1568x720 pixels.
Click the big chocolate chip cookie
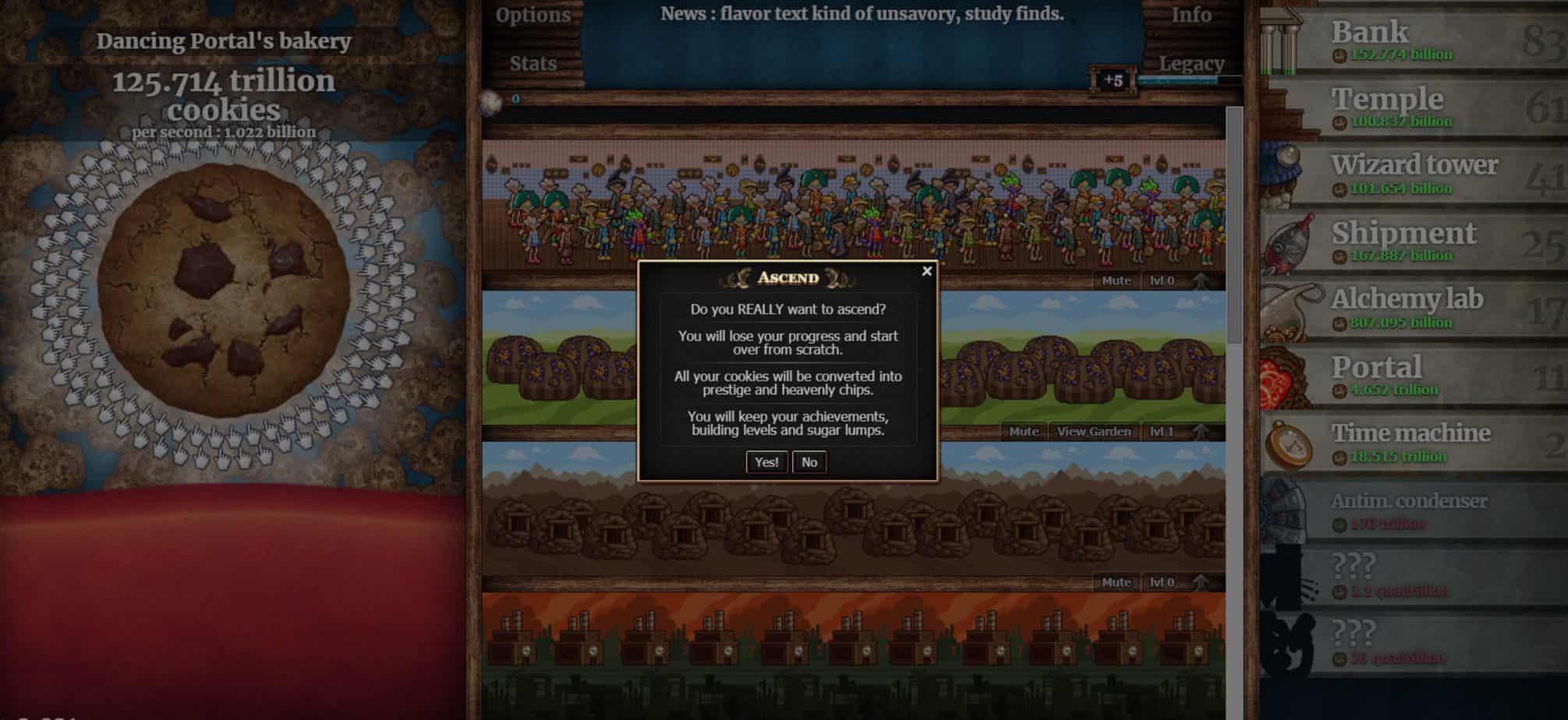point(223,289)
